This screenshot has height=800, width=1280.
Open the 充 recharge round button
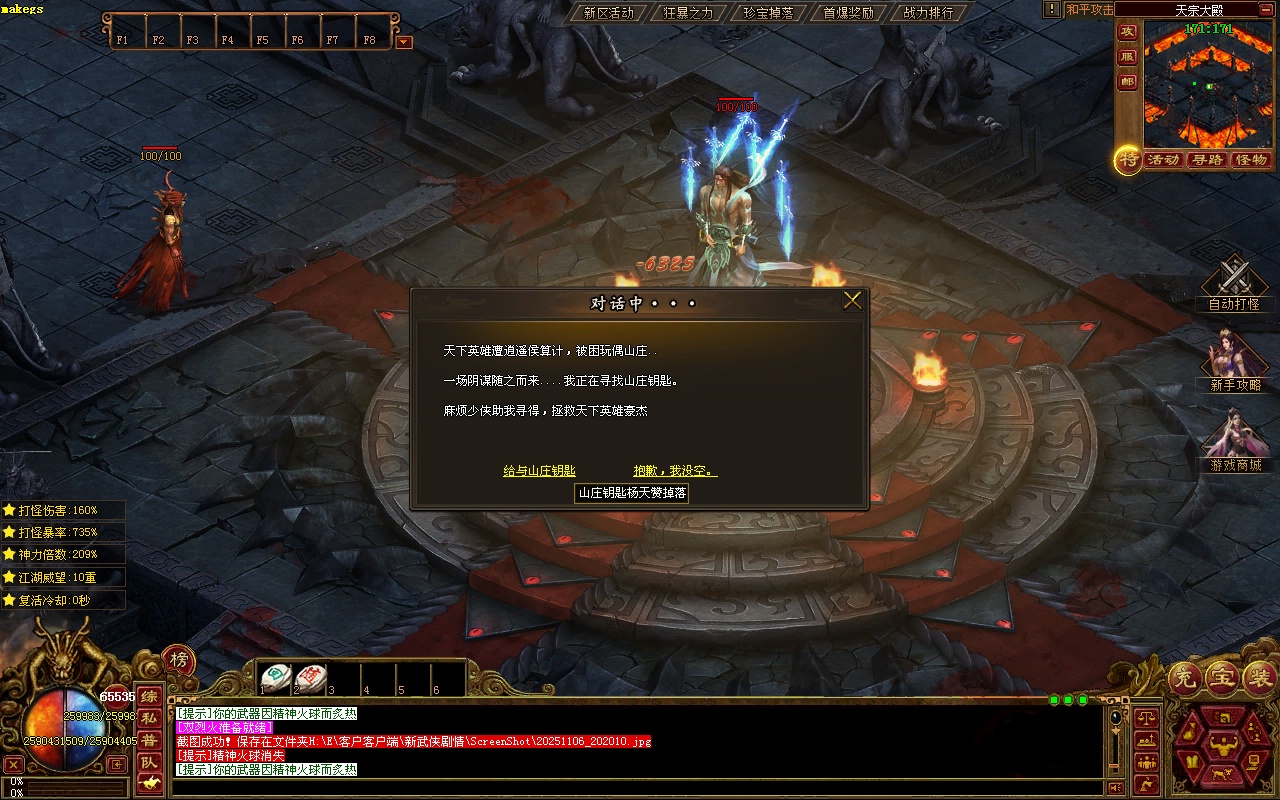[1184, 679]
